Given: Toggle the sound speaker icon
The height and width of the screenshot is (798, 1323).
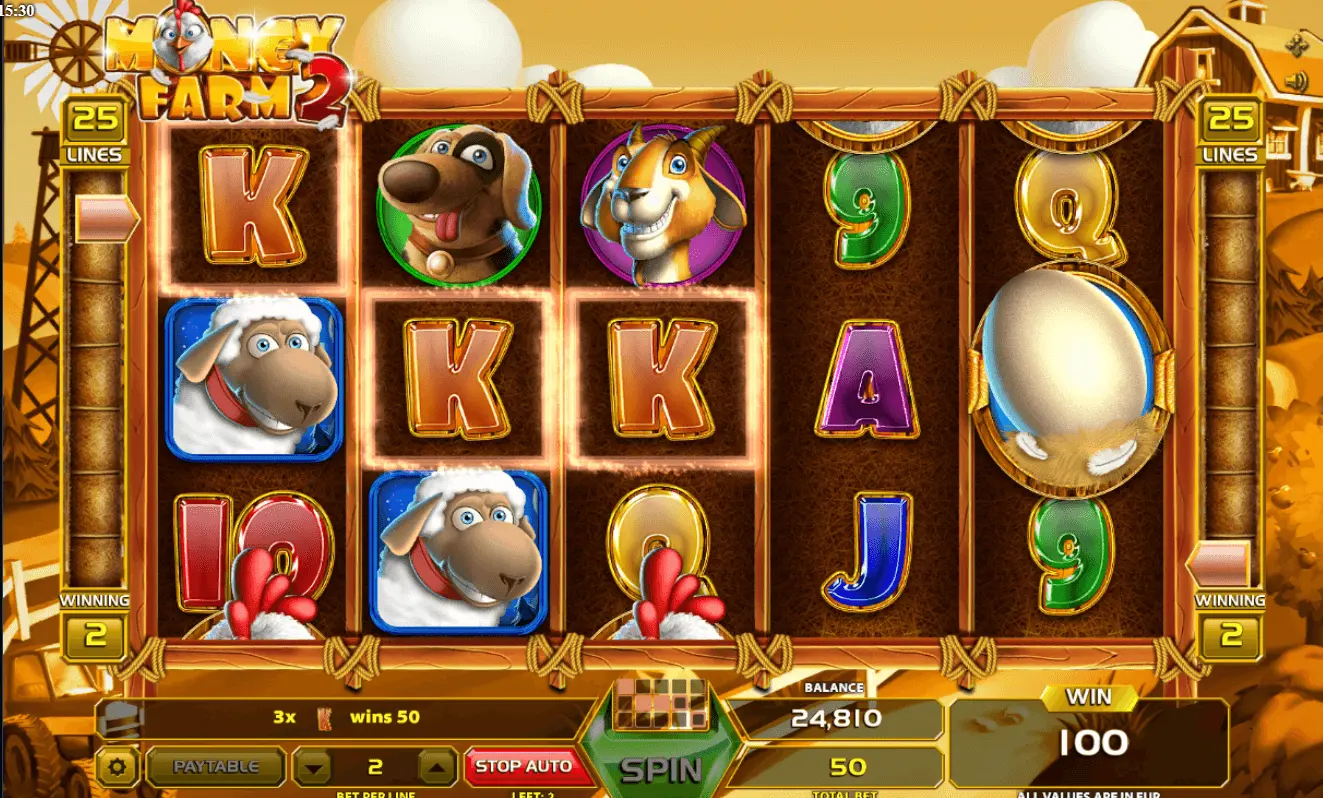Looking at the screenshot, I should point(1298,81).
